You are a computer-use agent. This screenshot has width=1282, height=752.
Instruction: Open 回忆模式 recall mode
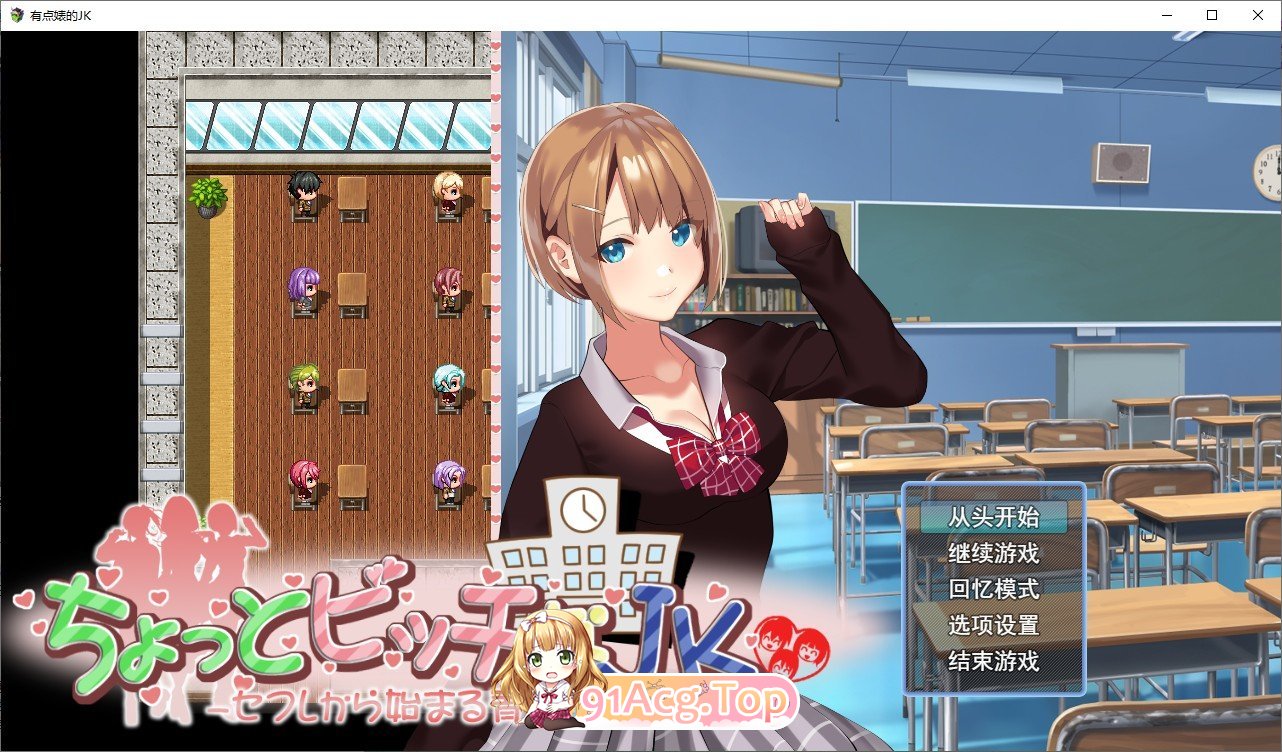point(993,588)
